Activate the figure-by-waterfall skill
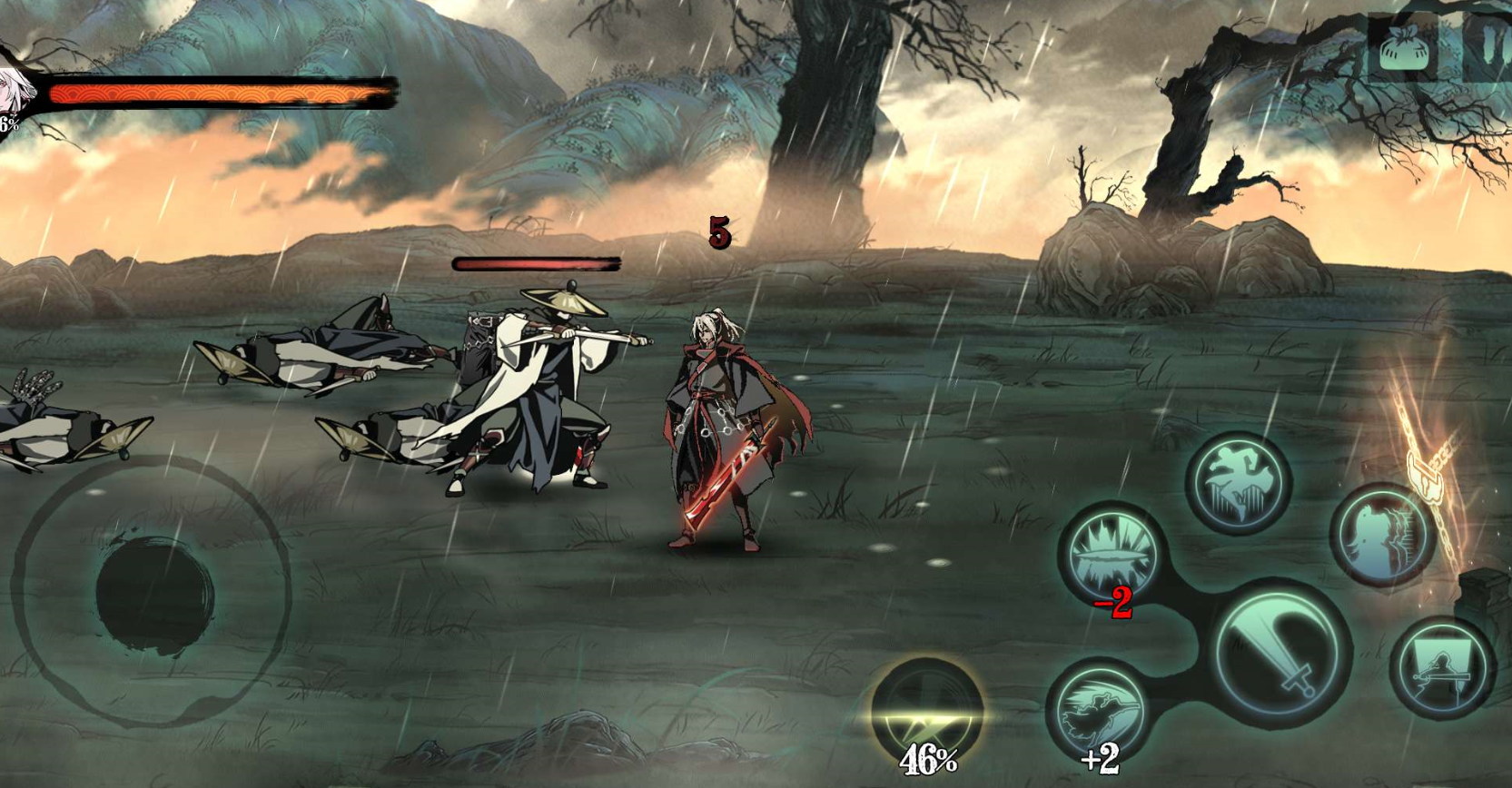This screenshot has height=788, width=1512. (x=1382, y=535)
